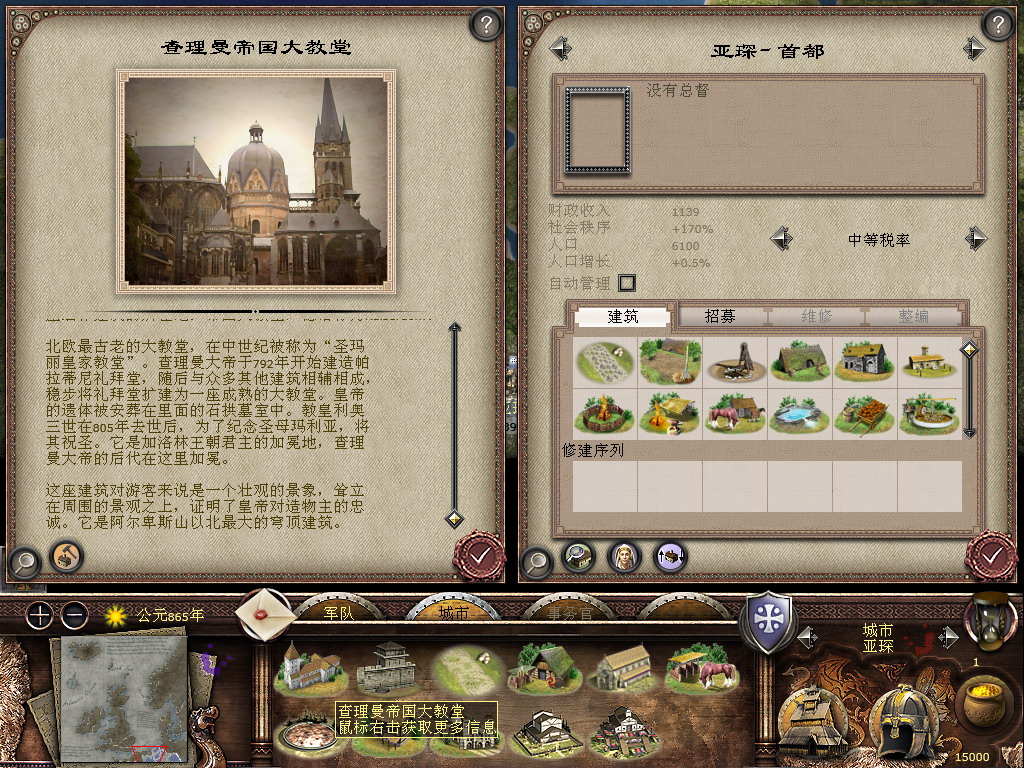Queue the horse stable building

[x=734, y=413]
